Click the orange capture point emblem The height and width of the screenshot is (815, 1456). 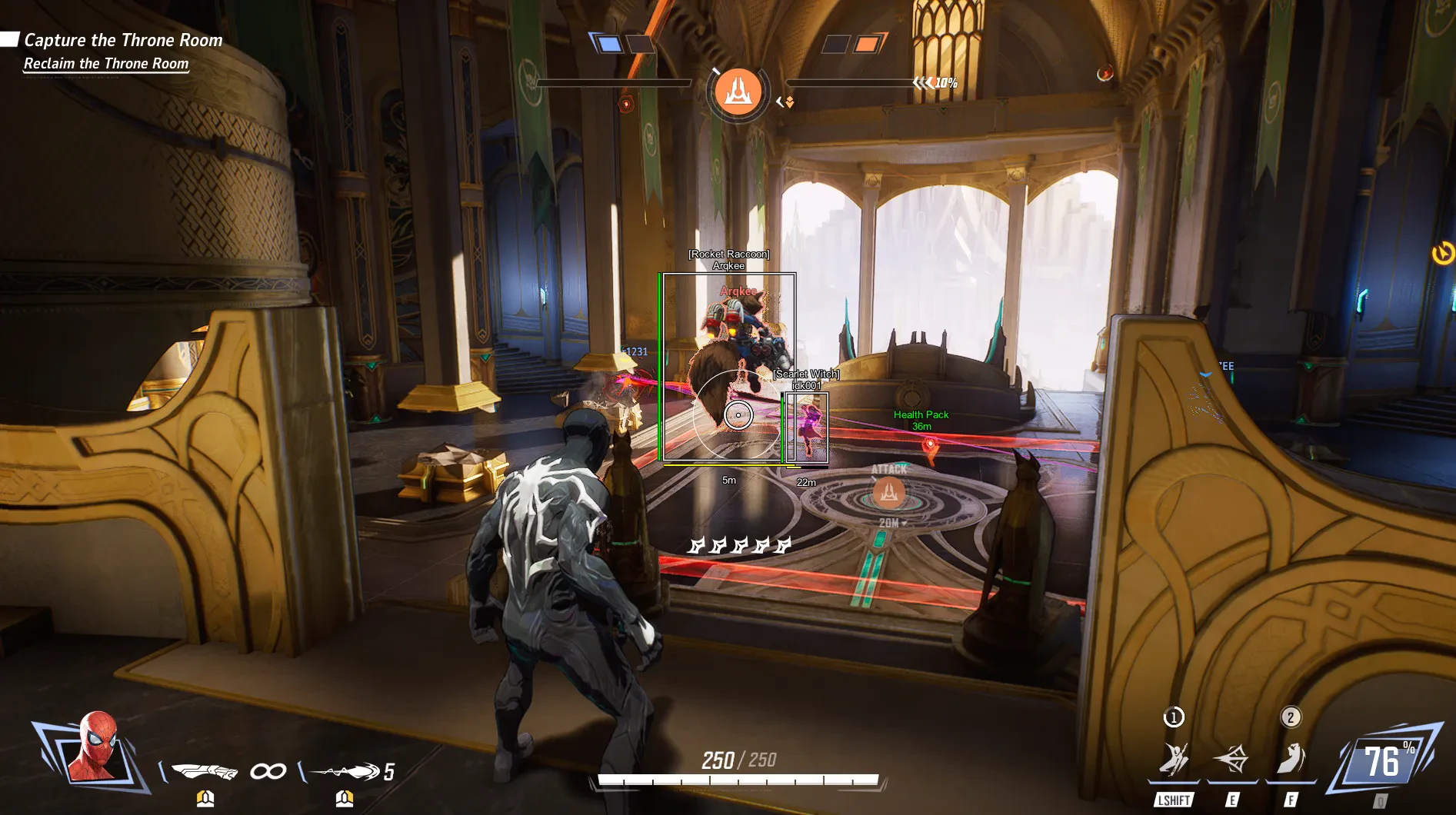(x=738, y=91)
